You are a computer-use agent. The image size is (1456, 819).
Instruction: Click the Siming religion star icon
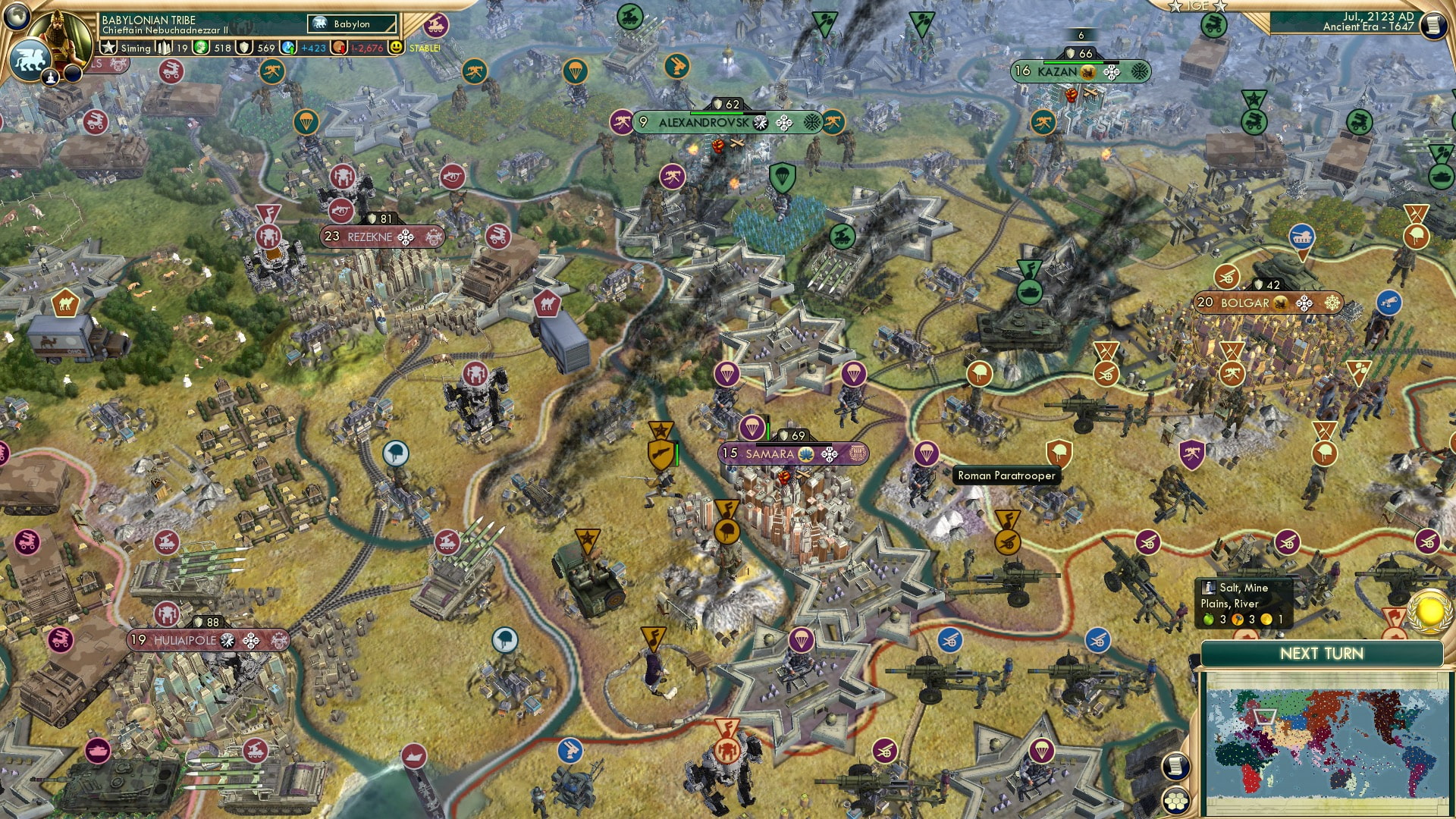(108, 47)
